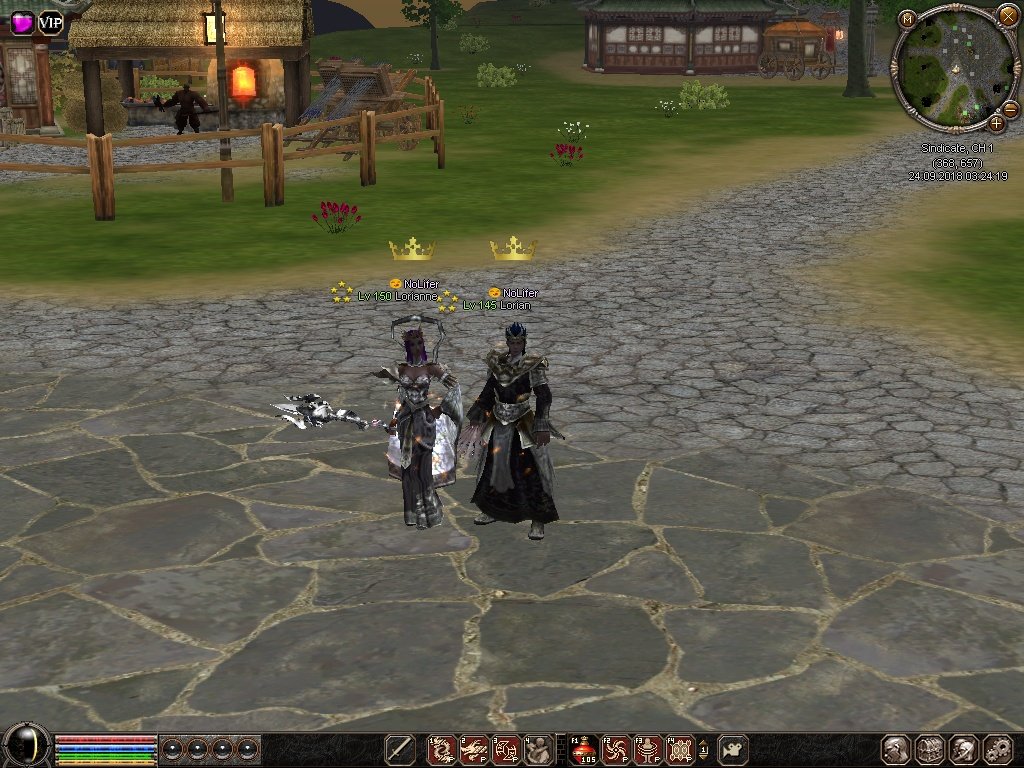Switch the quickslot page with the arrow stepper
Viewport: 1024px width, 768px height.
click(x=703, y=749)
